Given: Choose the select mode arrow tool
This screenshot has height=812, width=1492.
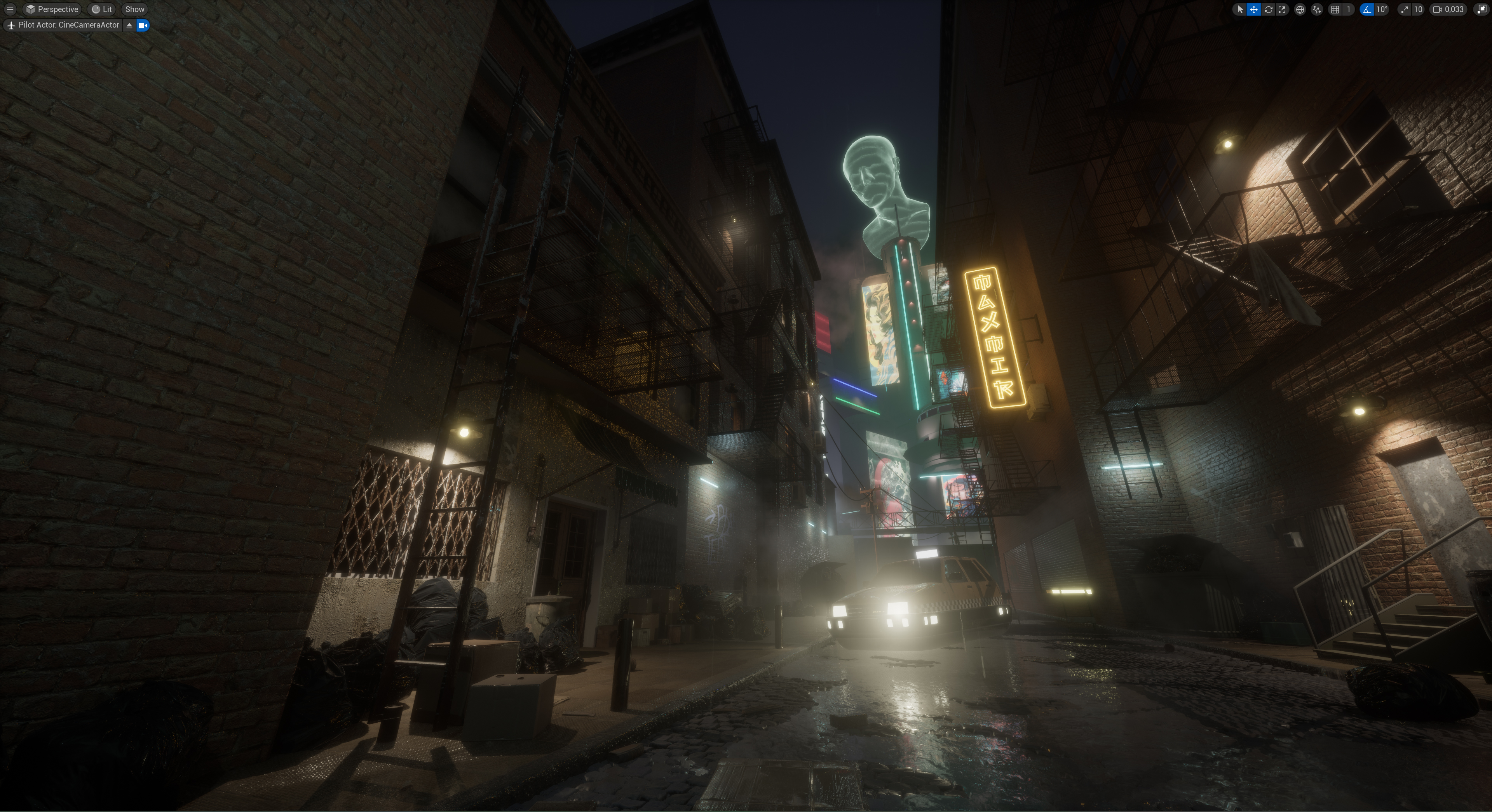Looking at the screenshot, I should pyautogui.click(x=1239, y=9).
